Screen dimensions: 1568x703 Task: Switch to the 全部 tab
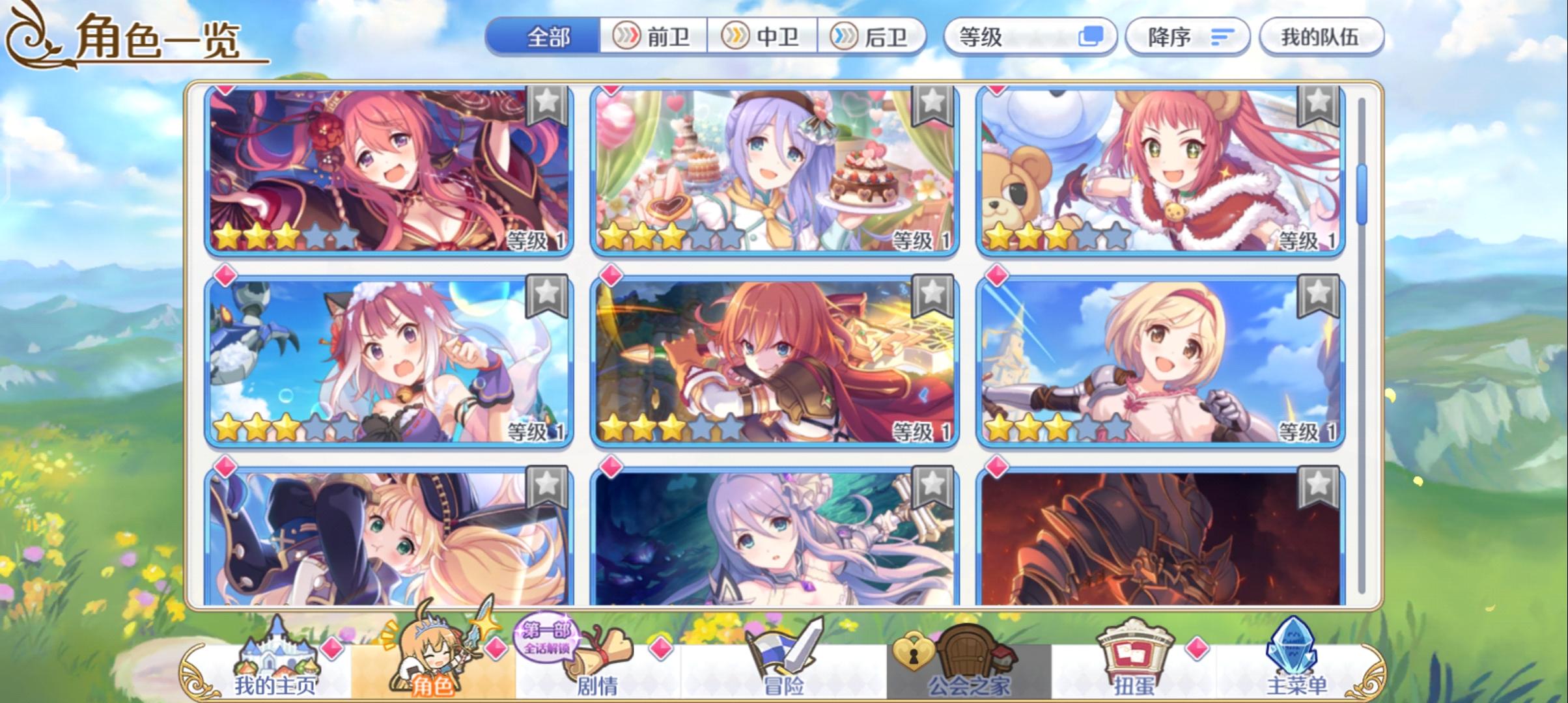click(x=547, y=37)
